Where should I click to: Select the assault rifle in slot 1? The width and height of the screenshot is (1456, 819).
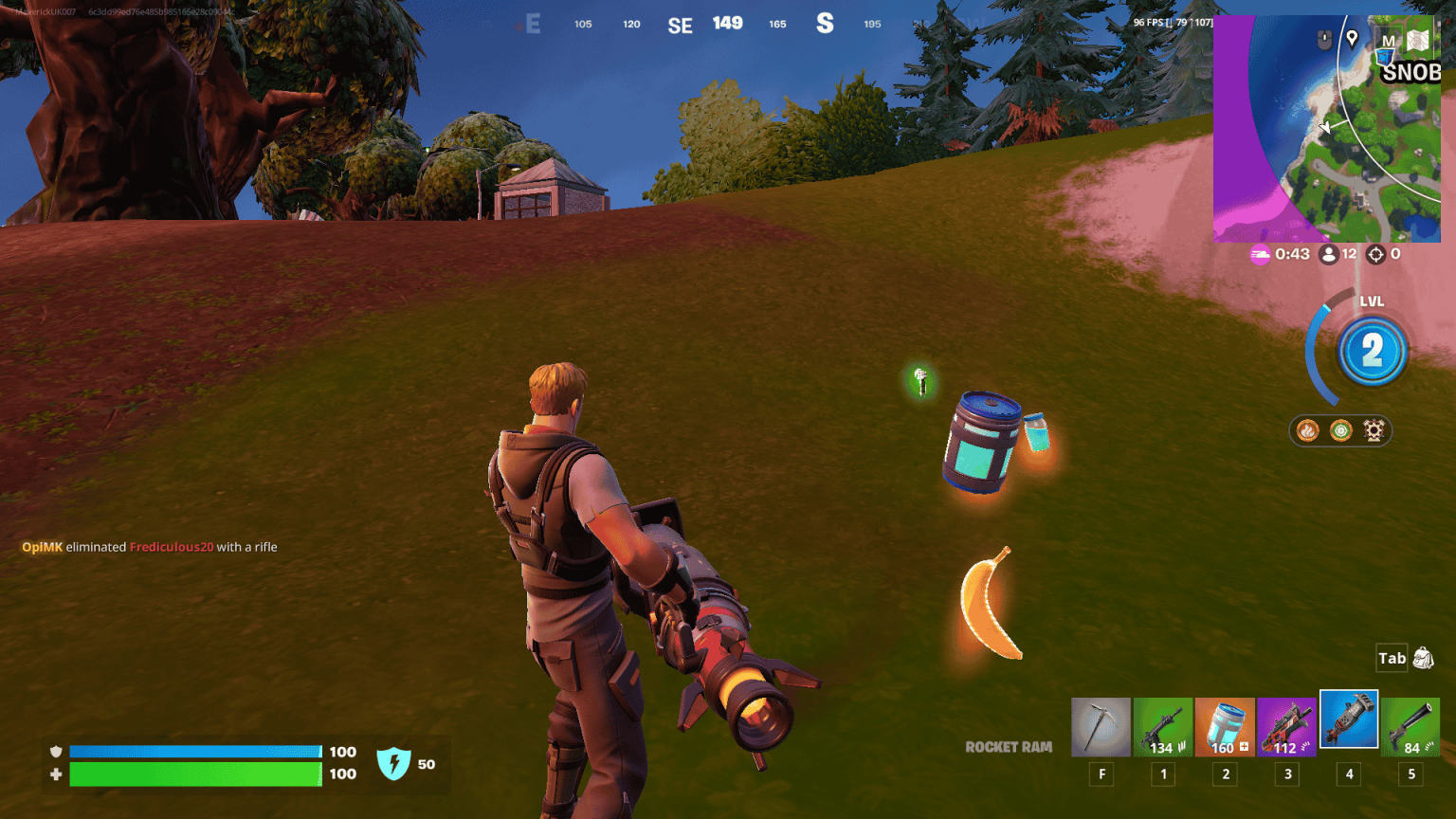click(1162, 725)
